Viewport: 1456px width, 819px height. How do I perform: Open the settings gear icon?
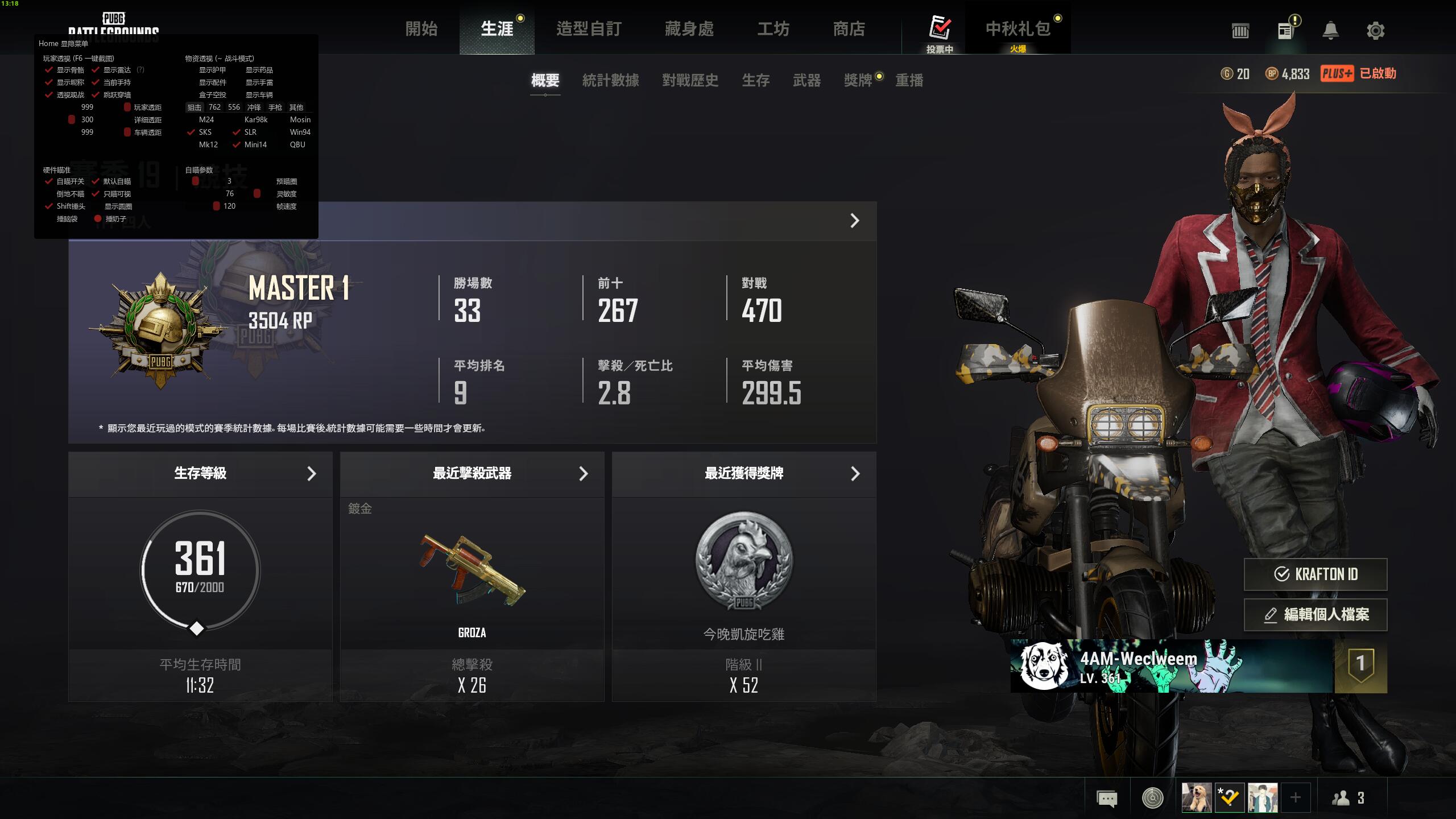(x=1375, y=31)
